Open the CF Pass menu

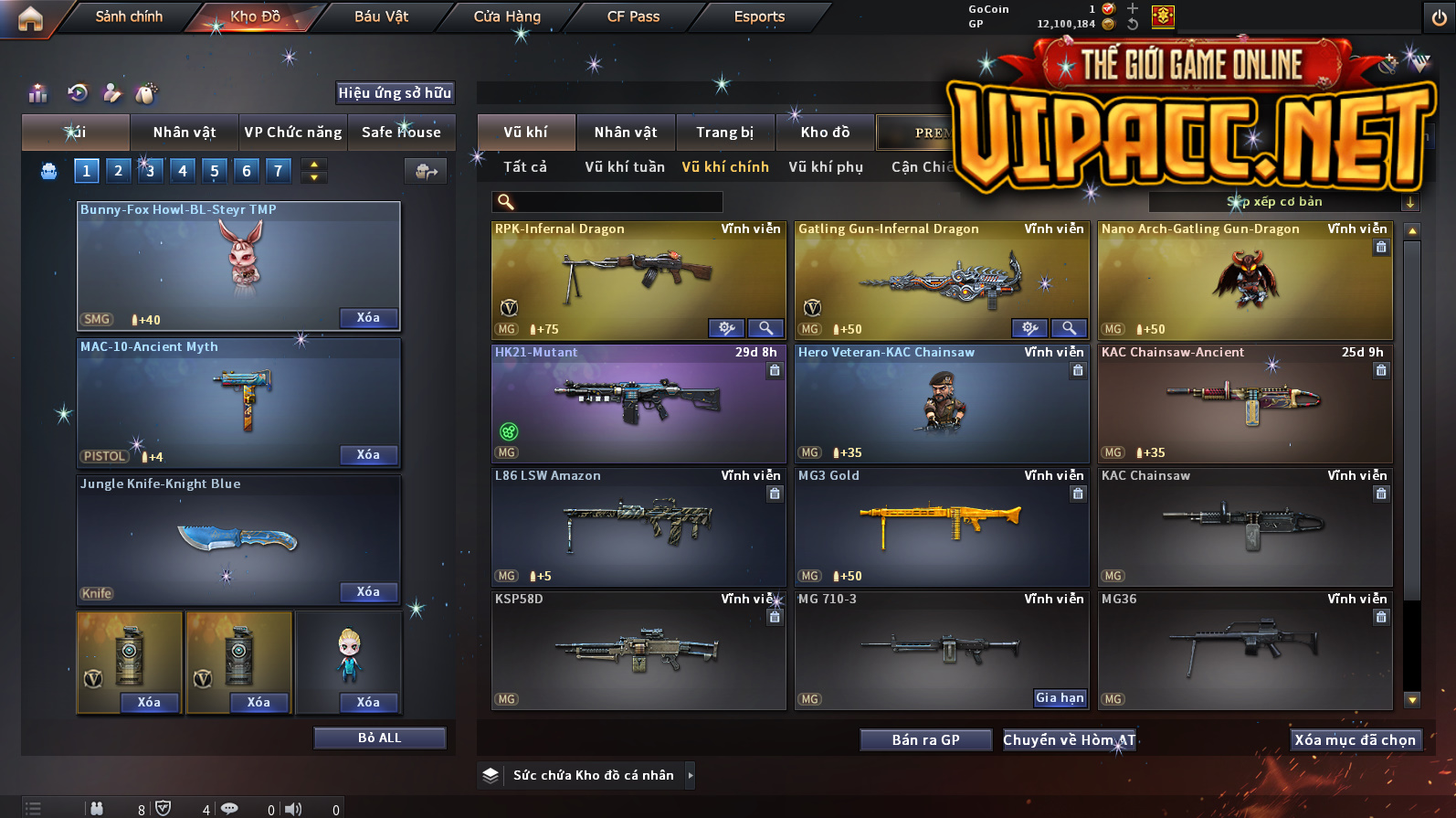tap(633, 16)
